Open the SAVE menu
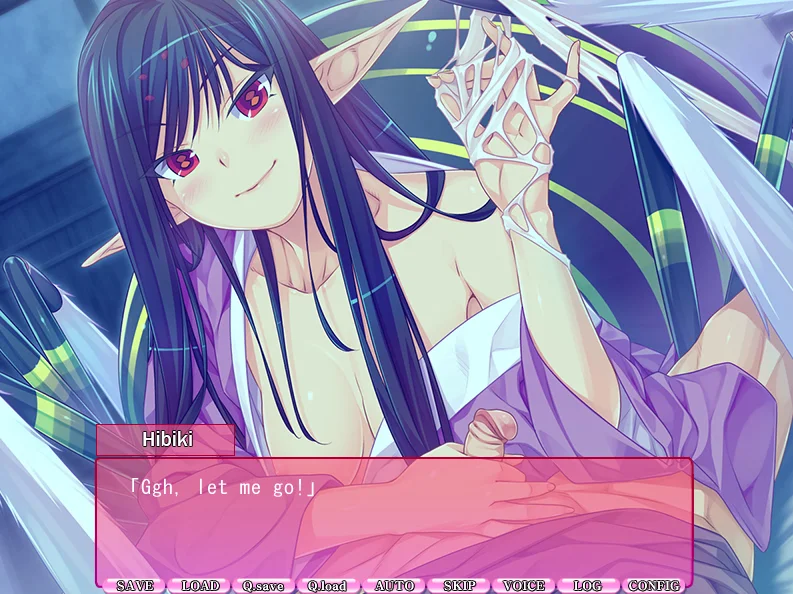Image resolution: width=793 pixels, height=594 pixels. pos(134,585)
